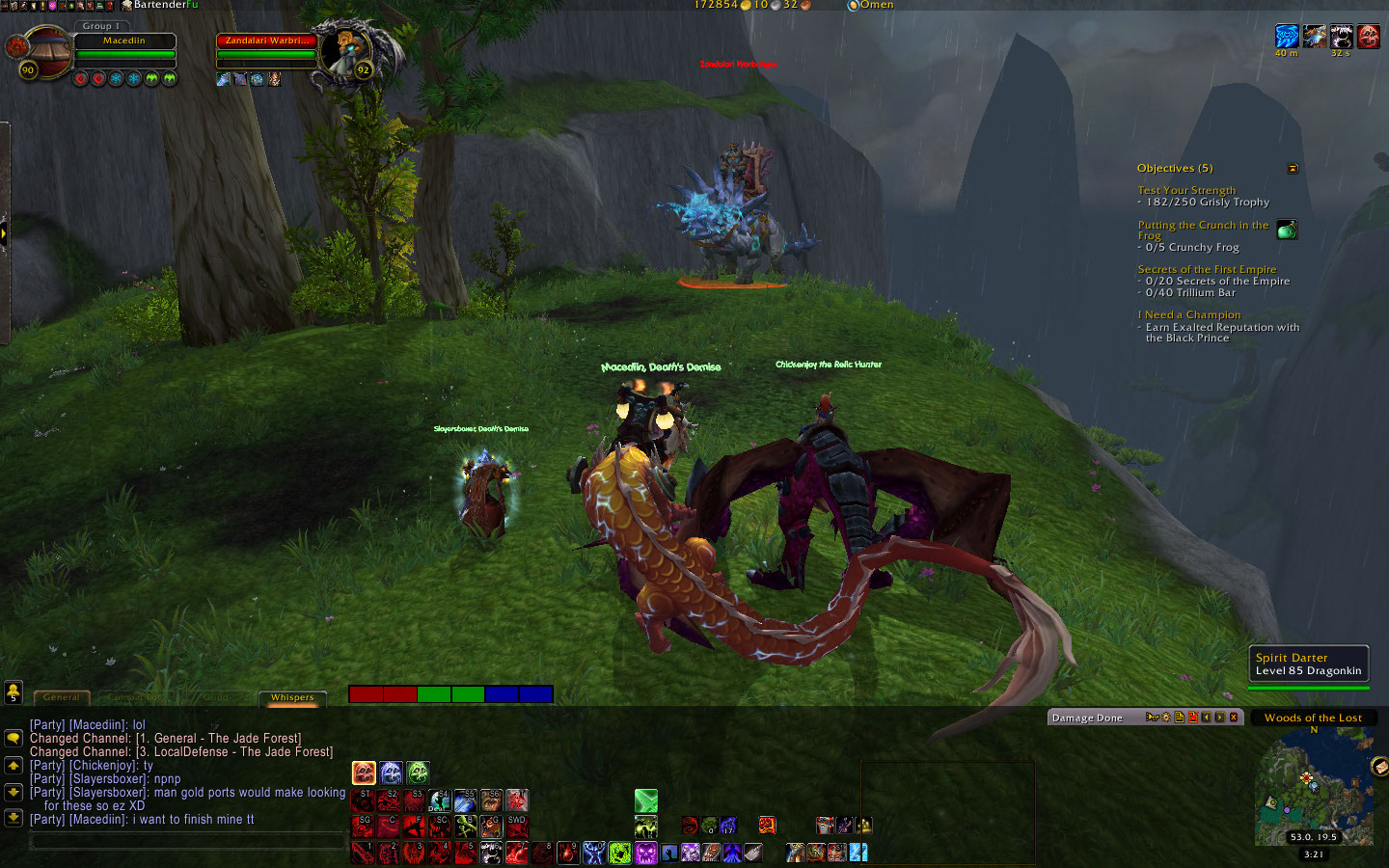This screenshot has width=1389, height=868.
Task: Select the Test Your Strength quest
Action: click(1186, 191)
